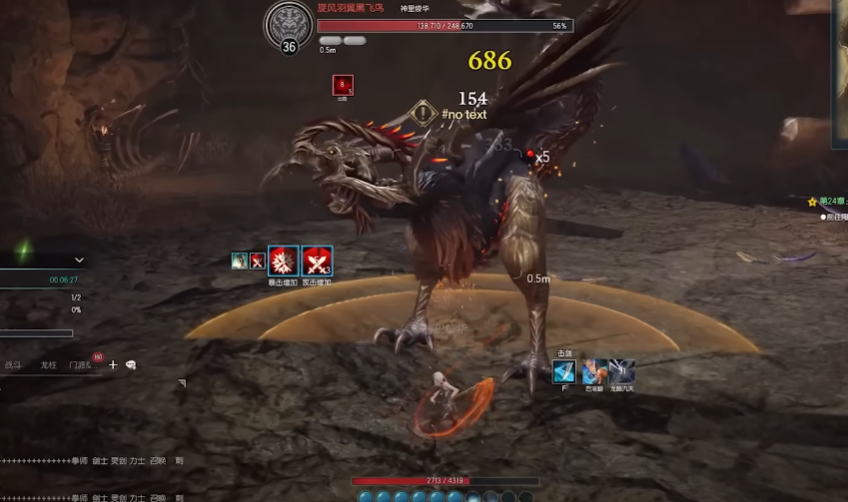Switch to the 战斗 chat tab
This screenshot has height=502, width=848.
tap(13, 366)
